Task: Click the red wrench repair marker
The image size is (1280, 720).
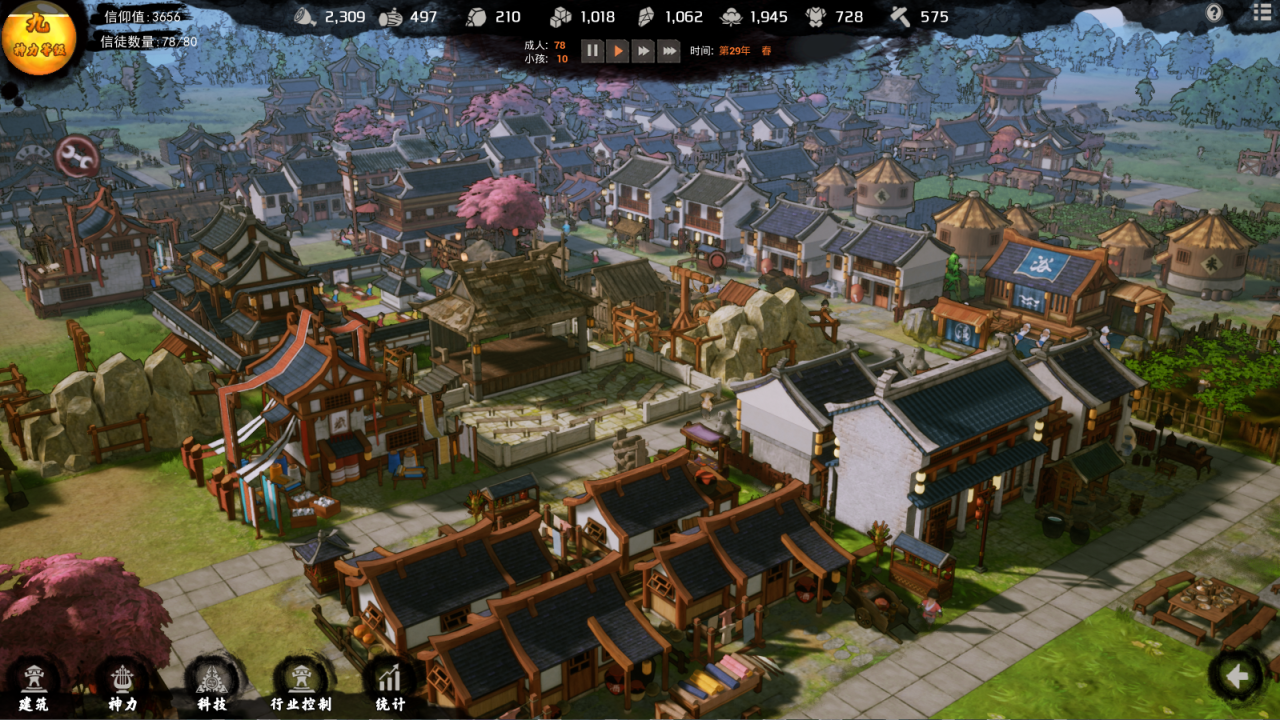Action: coord(76,156)
